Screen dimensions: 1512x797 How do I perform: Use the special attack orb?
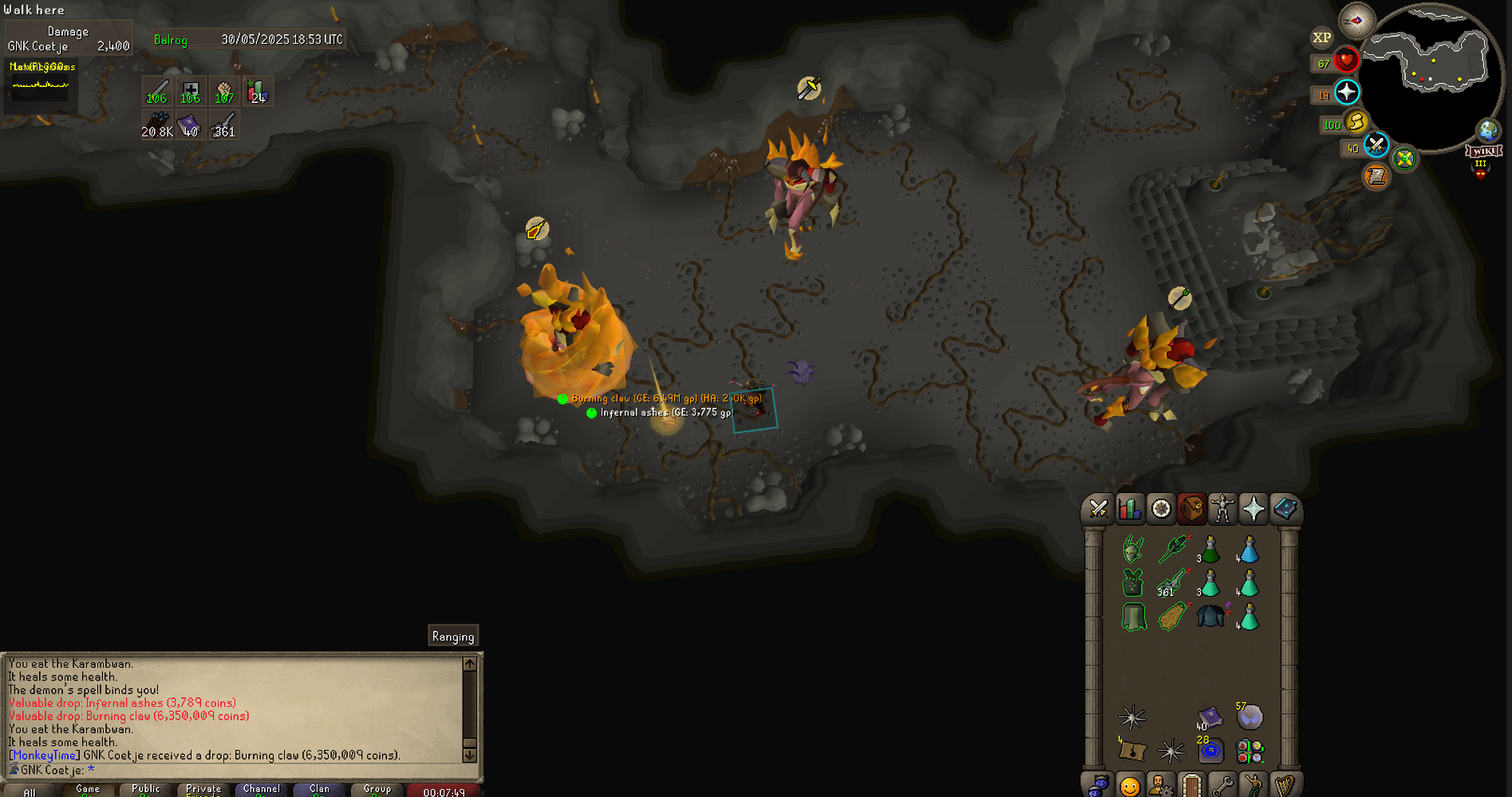1376,145
